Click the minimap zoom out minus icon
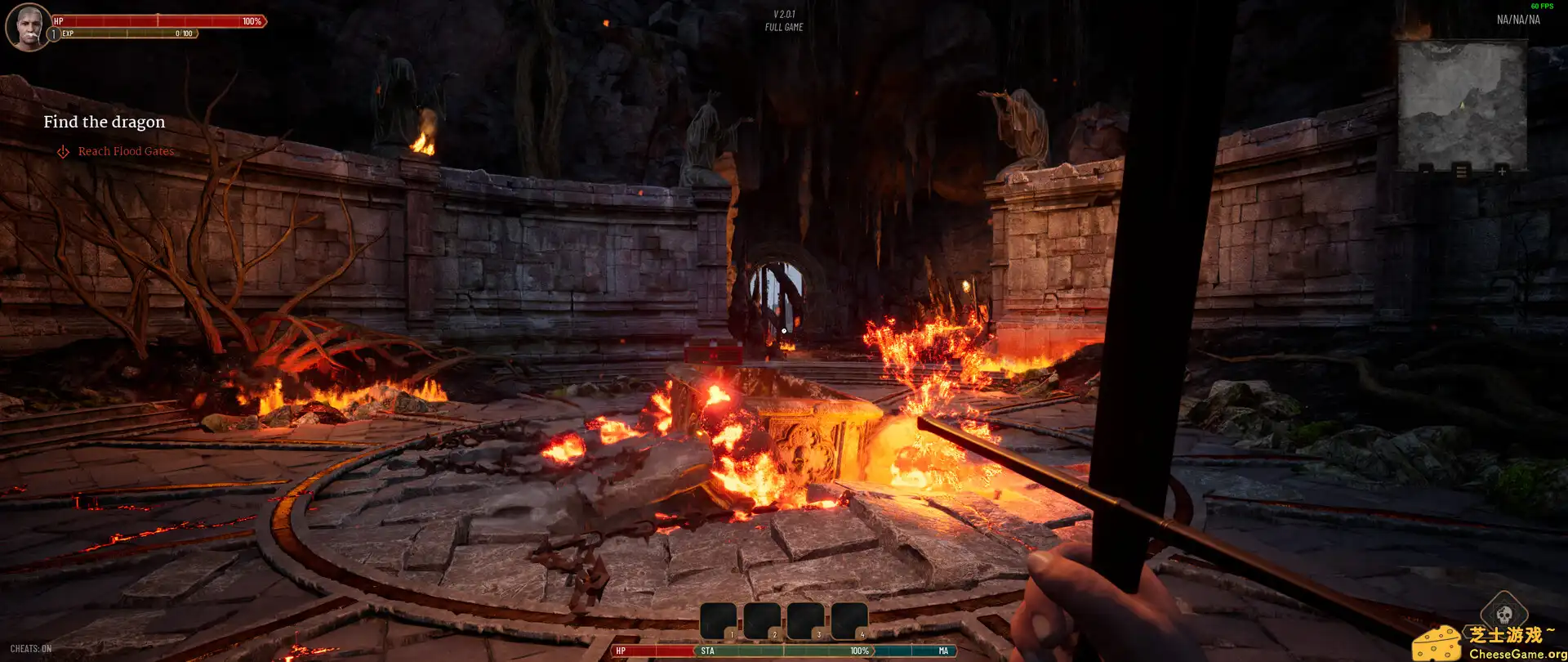 pyautogui.click(x=1426, y=172)
